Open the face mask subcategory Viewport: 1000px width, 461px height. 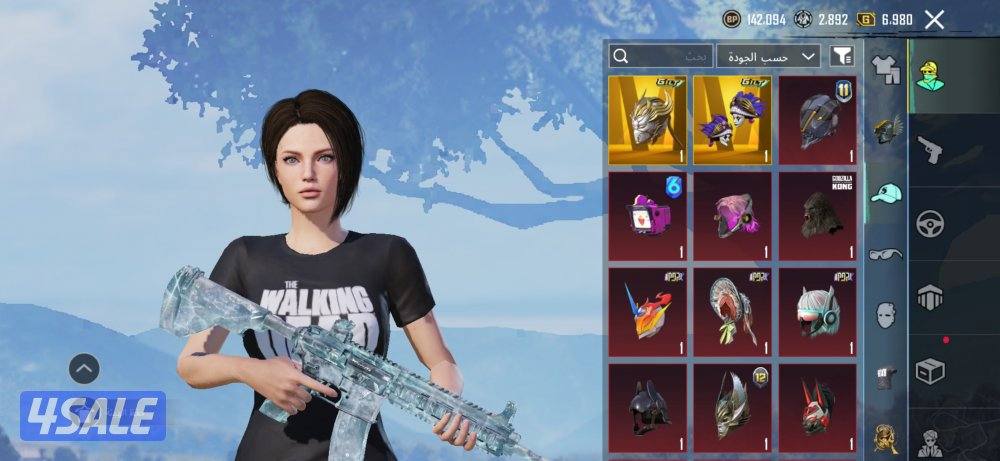[886, 315]
